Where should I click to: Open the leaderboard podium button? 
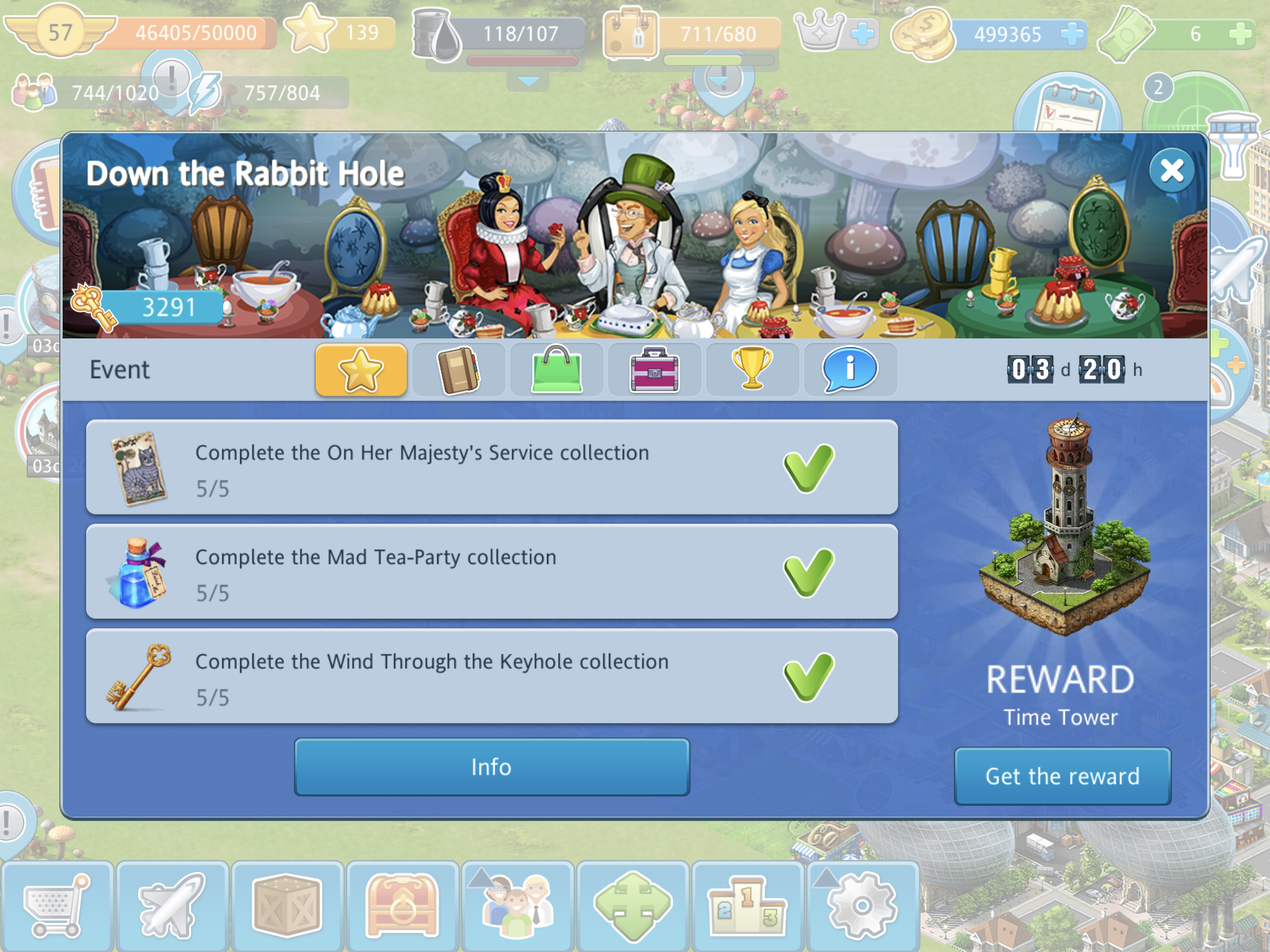pyautogui.click(x=747, y=906)
